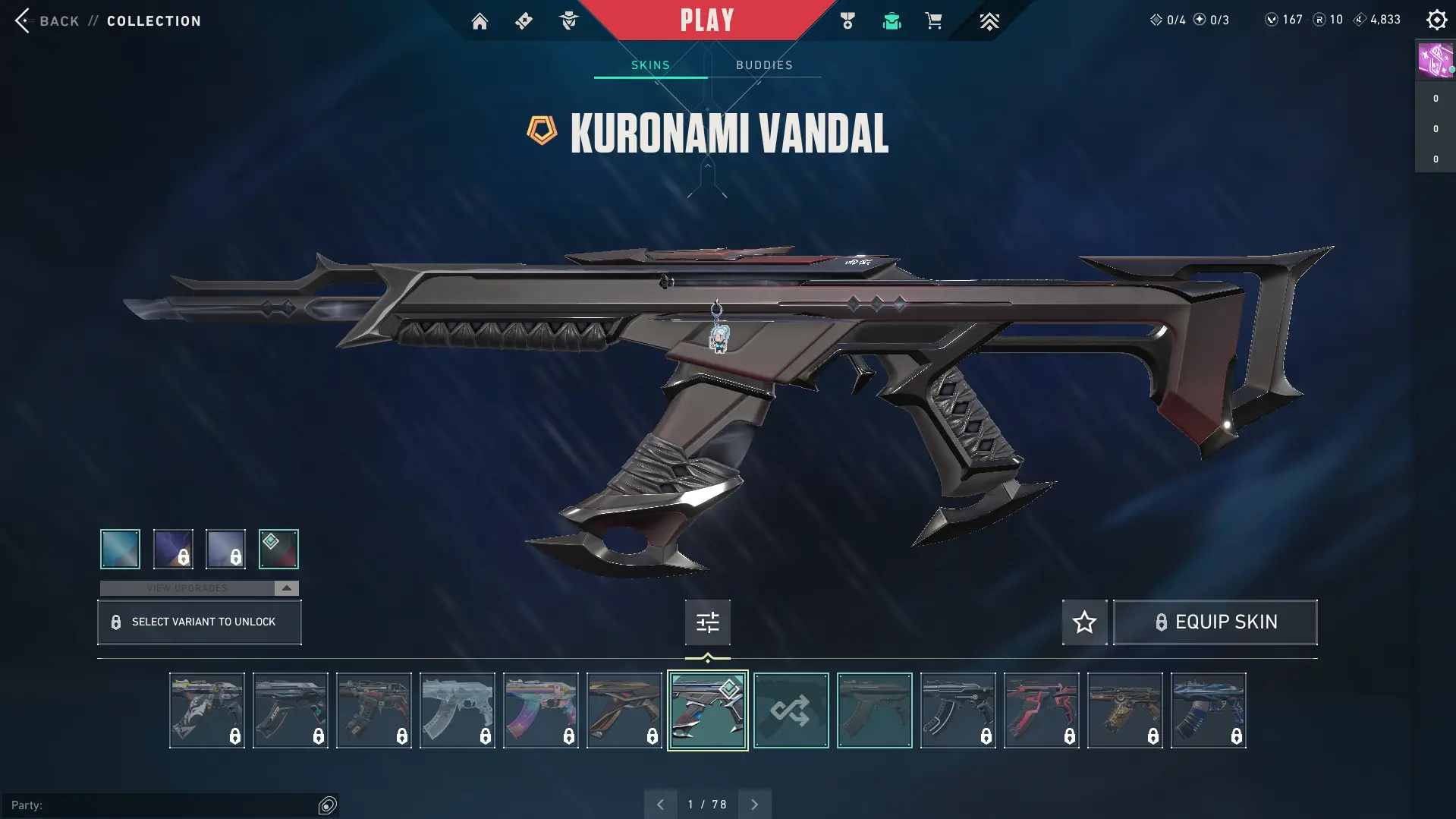The width and height of the screenshot is (1456, 819).
Task: Select the SKINS tab
Action: 650,65
